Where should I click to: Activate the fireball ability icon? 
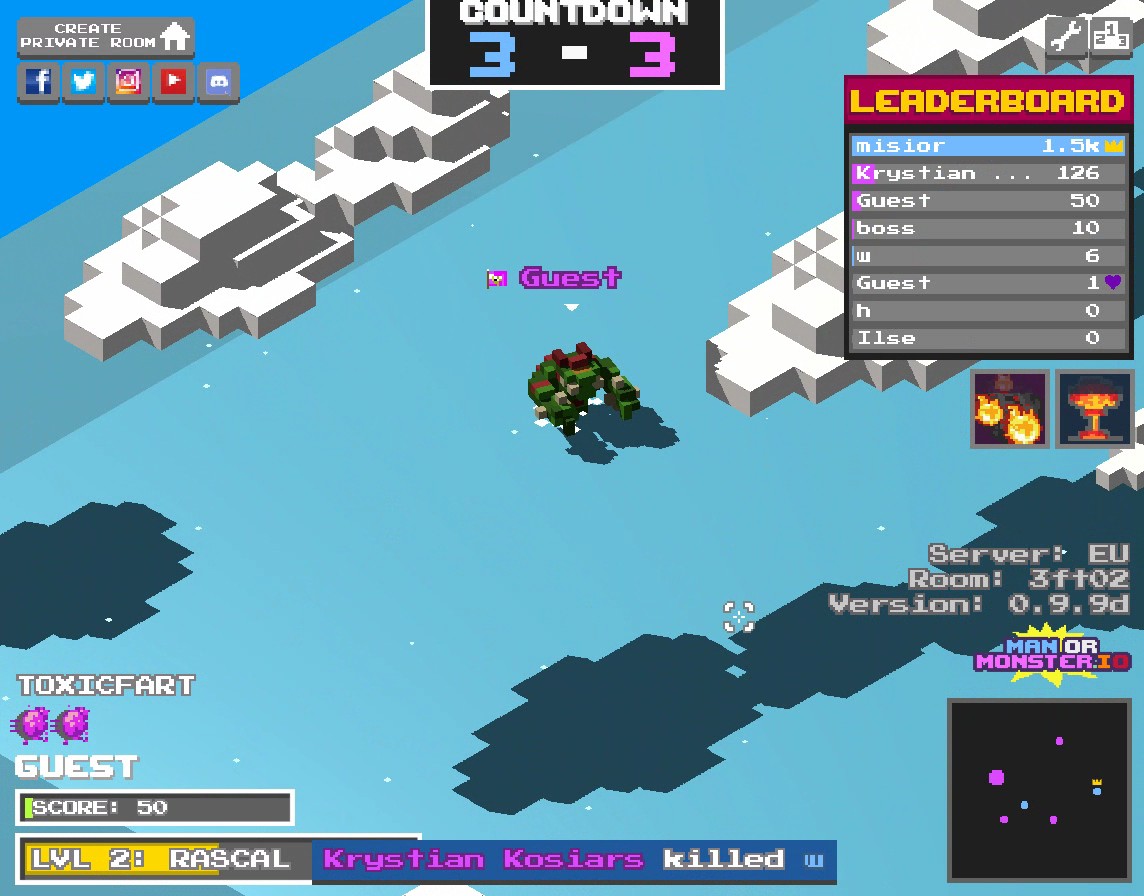click(x=1010, y=408)
